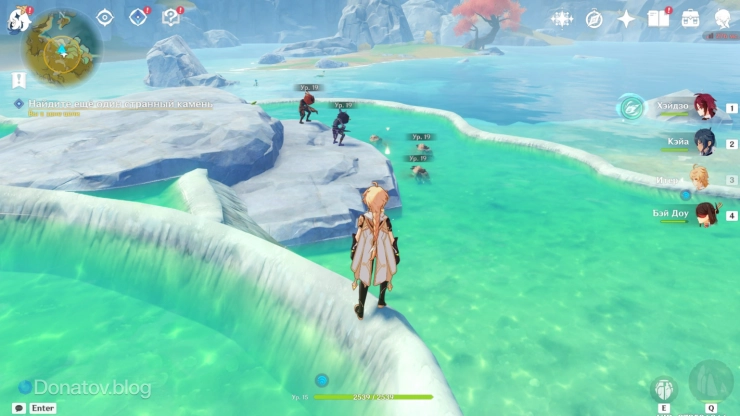740x416 pixels.
Task: Open the four-point star wish icon
Action: (x=626, y=19)
